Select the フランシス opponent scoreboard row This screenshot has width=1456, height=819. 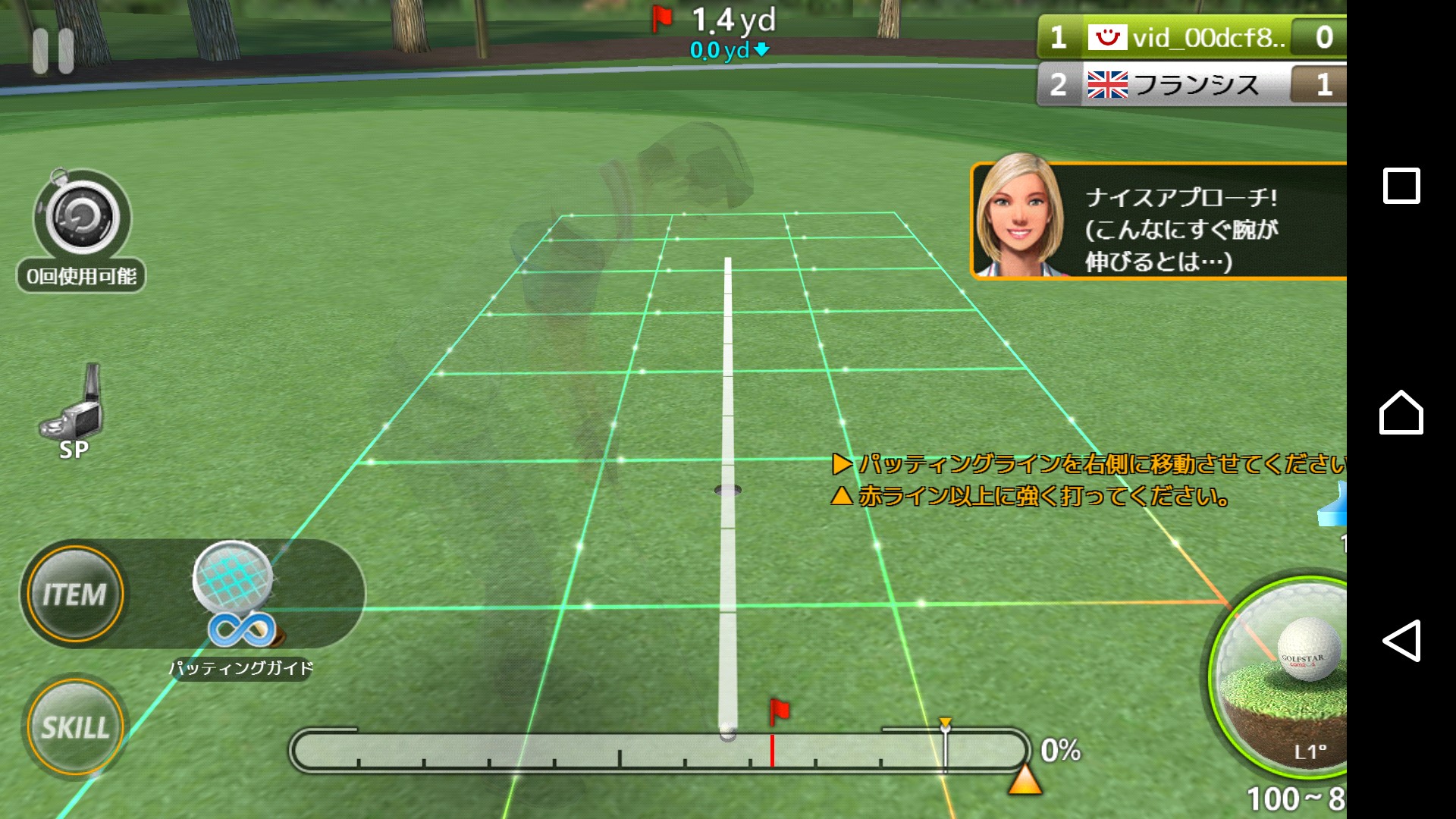point(1191,84)
